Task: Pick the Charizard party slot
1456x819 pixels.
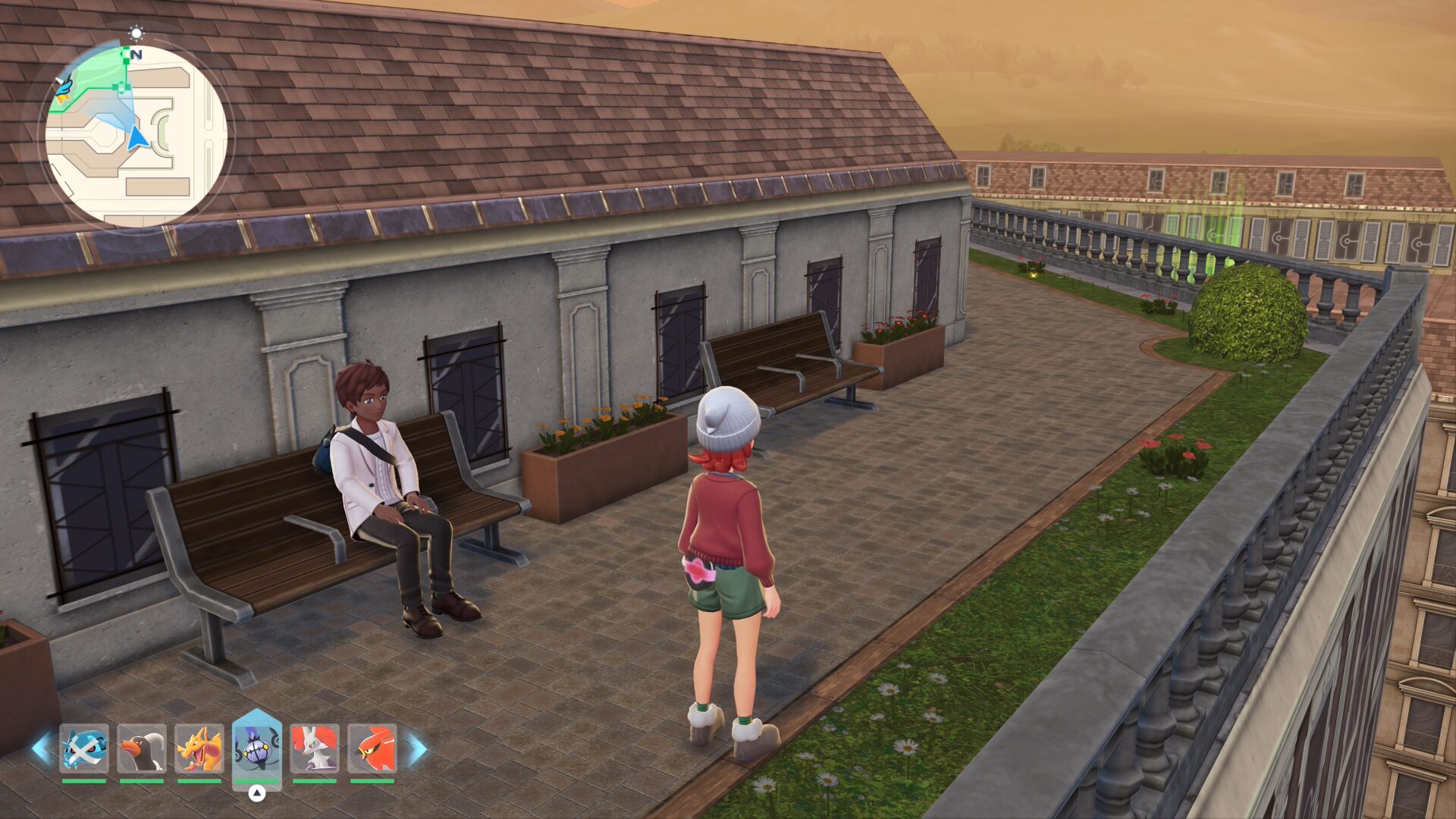Action: [199, 748]
